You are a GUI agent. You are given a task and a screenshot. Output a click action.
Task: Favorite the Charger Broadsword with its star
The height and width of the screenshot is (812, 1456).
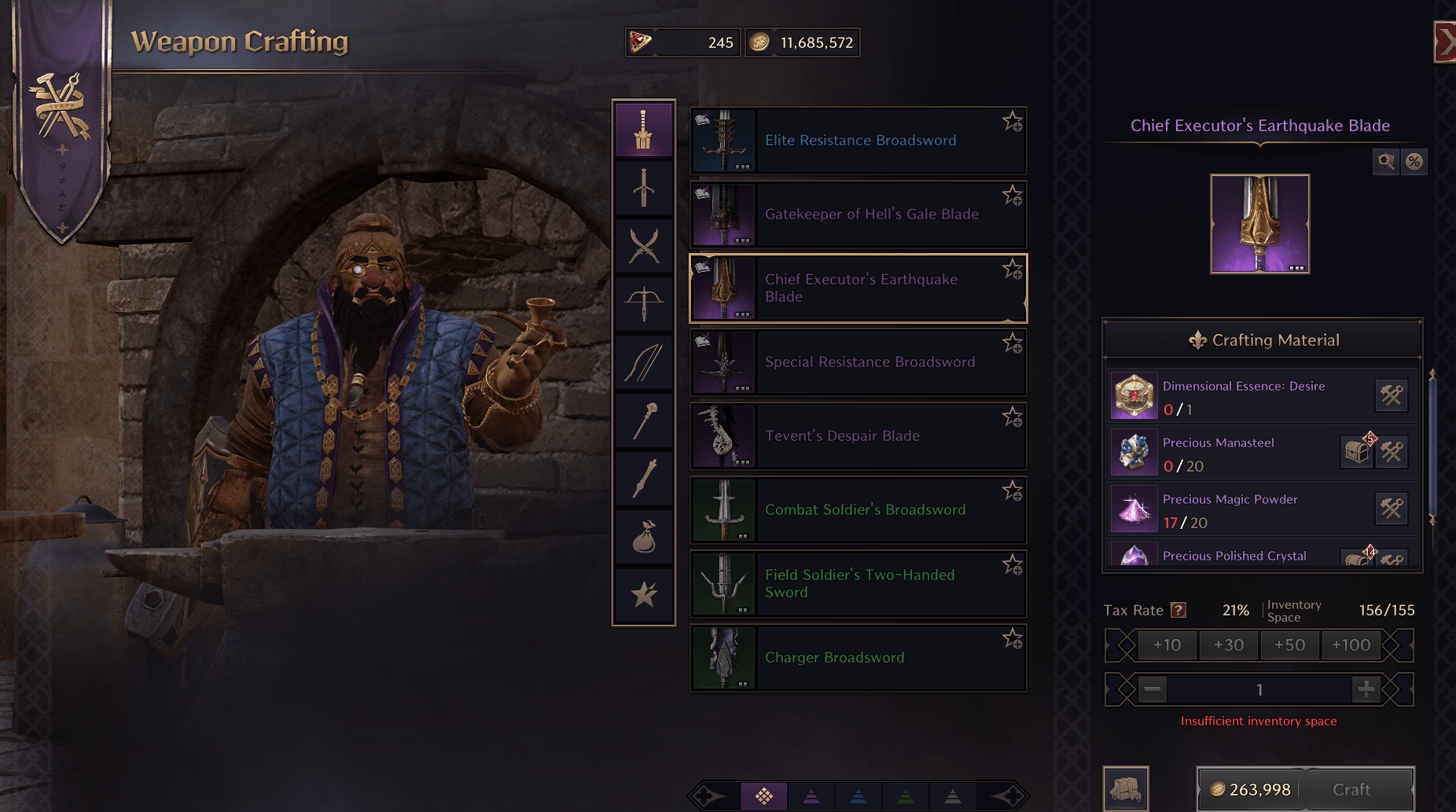pyautogui.click(x=1012, y=639)
